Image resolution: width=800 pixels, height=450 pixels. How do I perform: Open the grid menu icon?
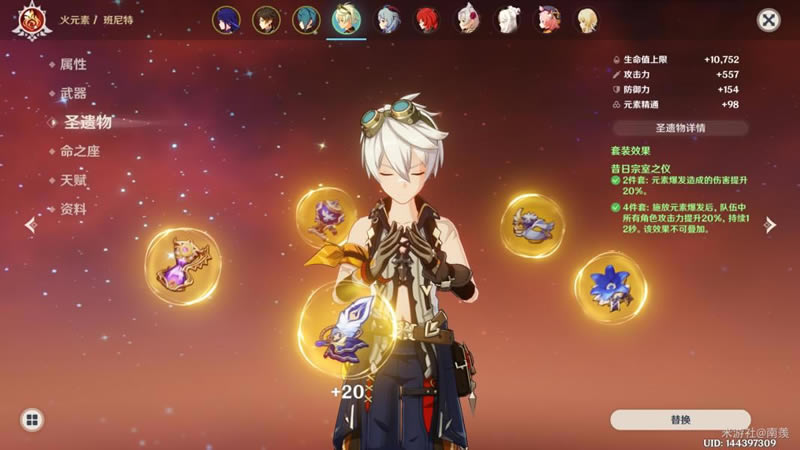click(x=31, y=420)
